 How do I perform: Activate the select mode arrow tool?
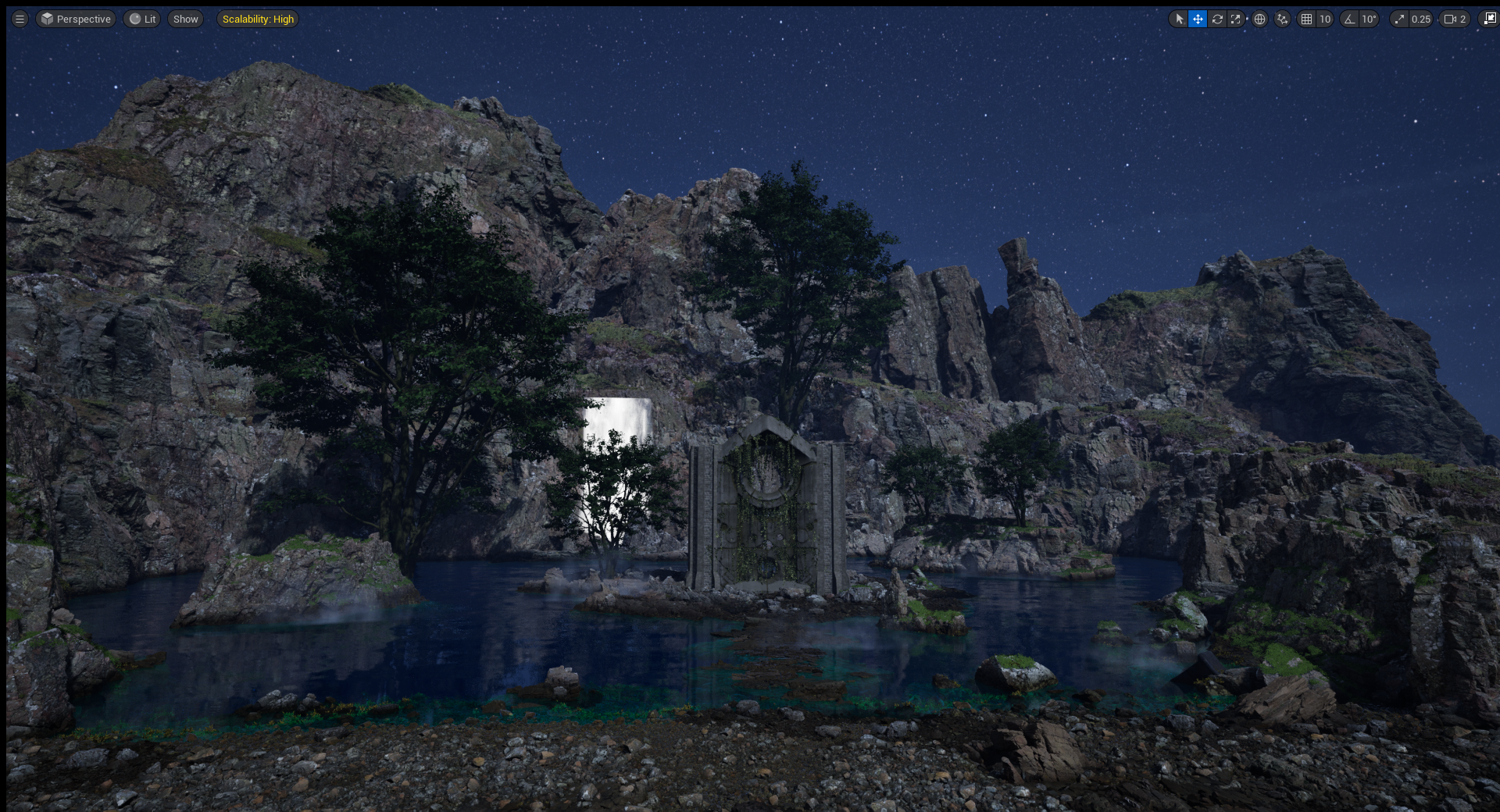pos(1179,19)
